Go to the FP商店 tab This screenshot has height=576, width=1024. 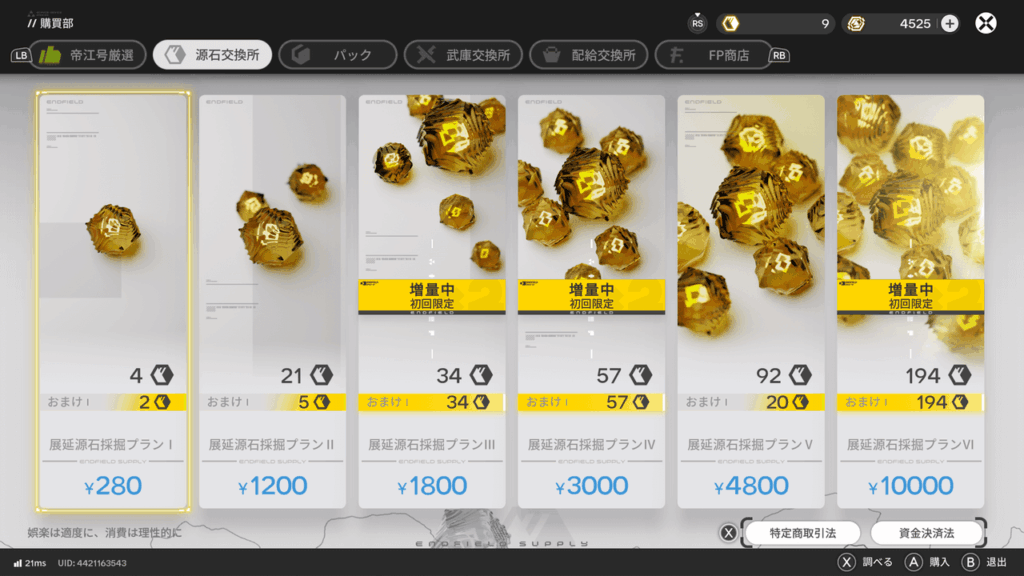[712, 55]
